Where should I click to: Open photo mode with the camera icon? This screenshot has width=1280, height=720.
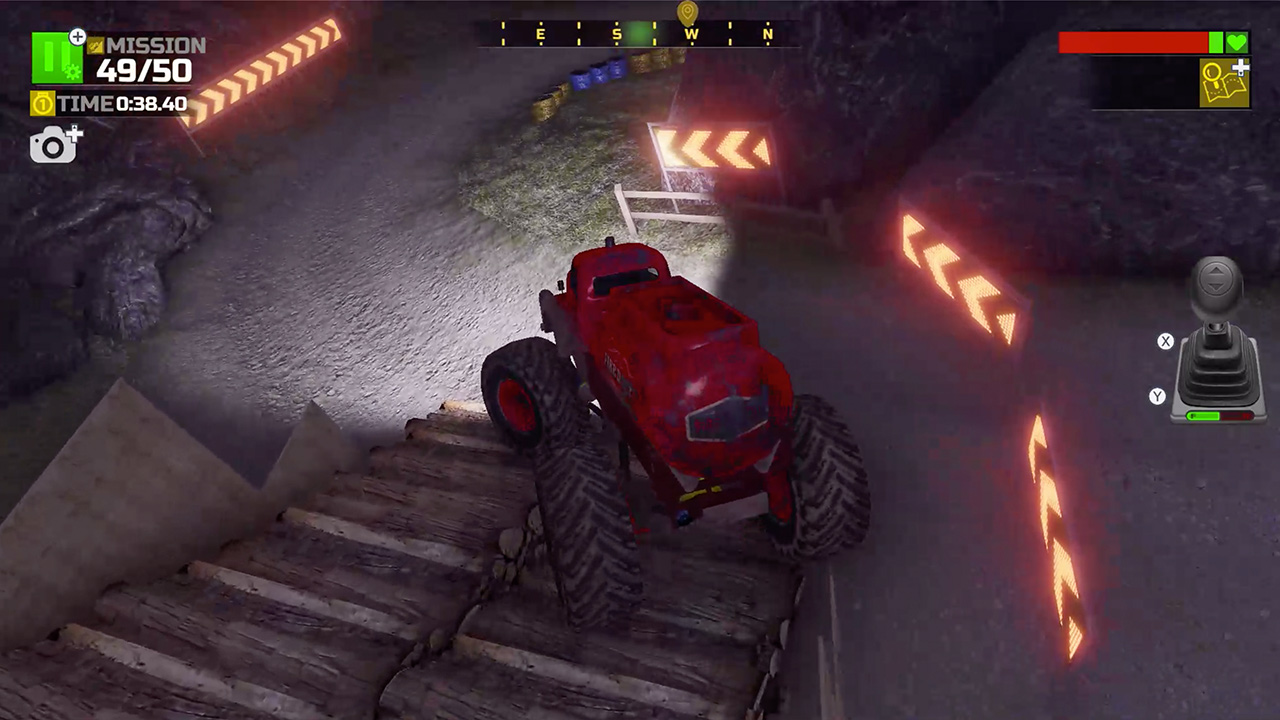pos(52,145)
